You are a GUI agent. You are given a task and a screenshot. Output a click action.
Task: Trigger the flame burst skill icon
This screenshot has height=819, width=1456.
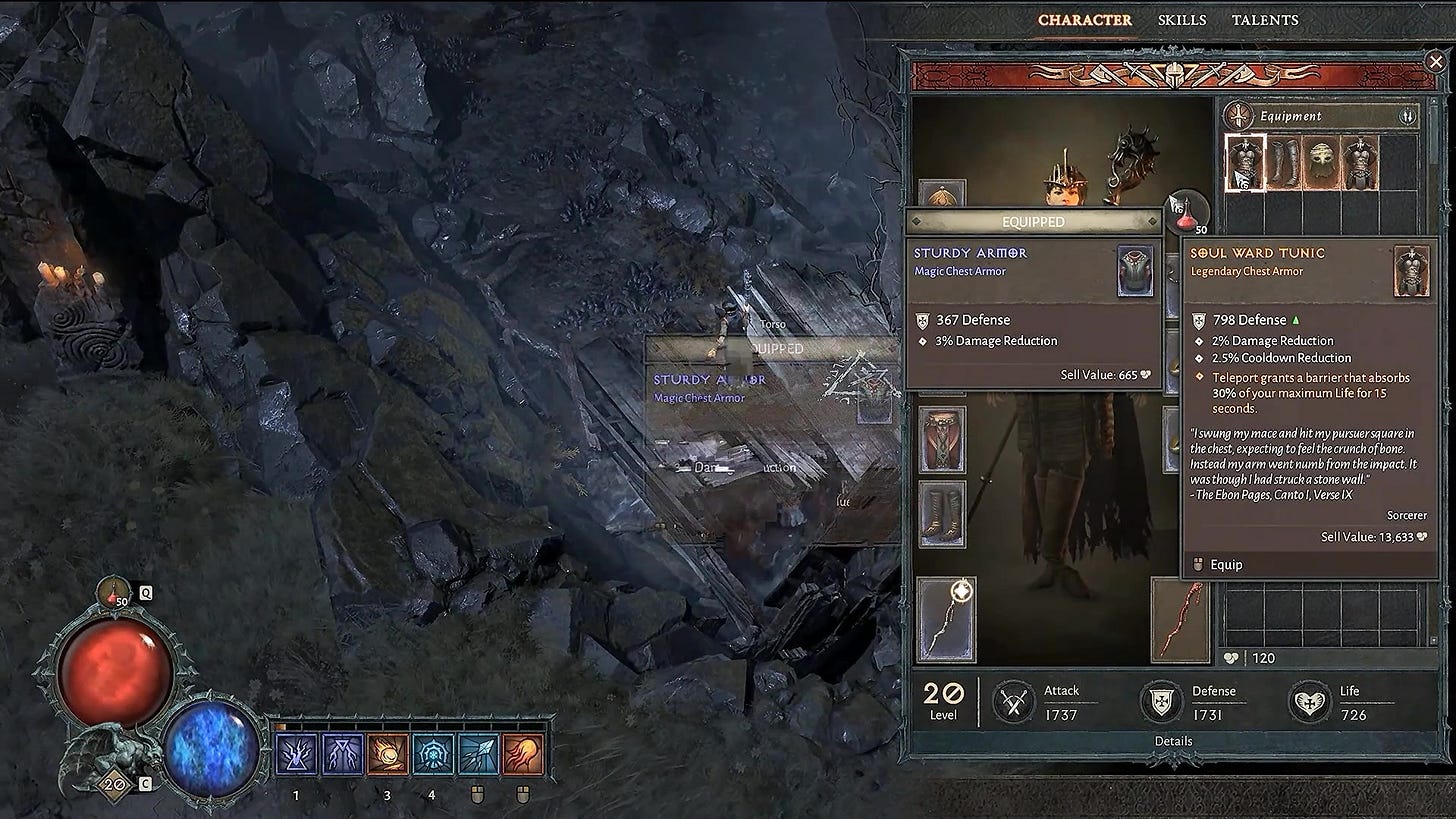tap(522, 755)
